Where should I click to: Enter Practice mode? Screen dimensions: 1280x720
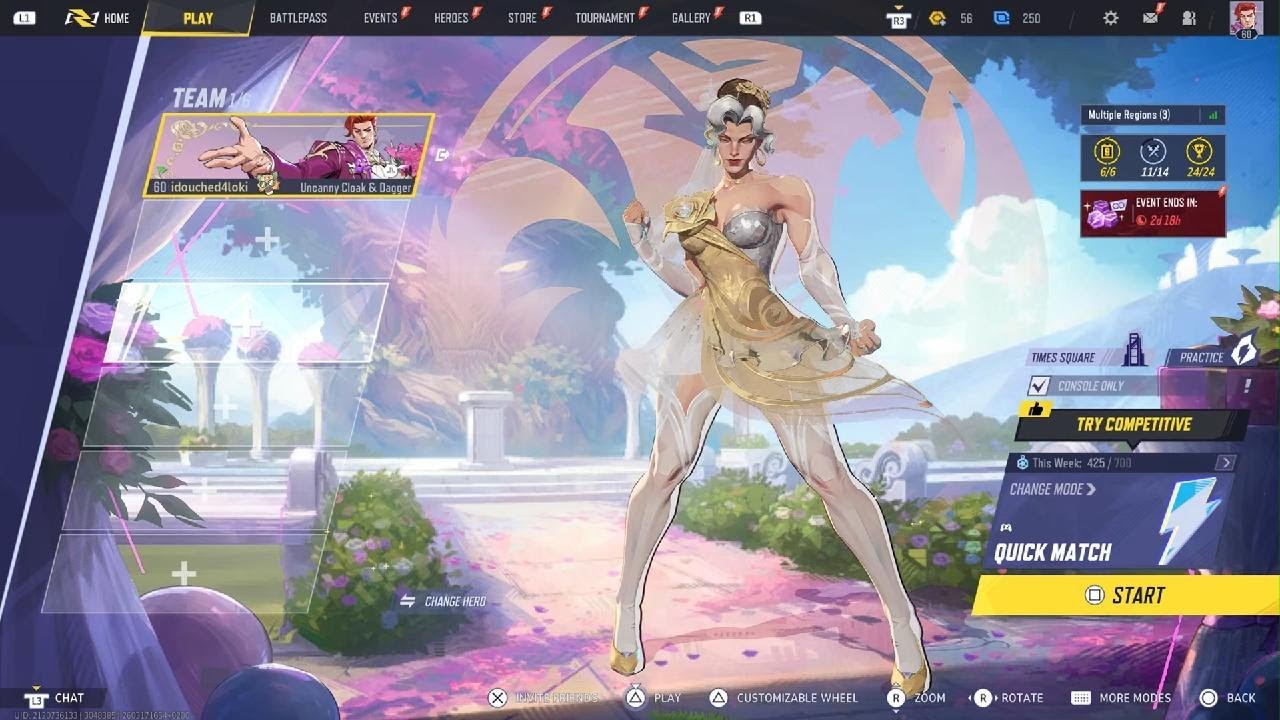click(1211, 356)
